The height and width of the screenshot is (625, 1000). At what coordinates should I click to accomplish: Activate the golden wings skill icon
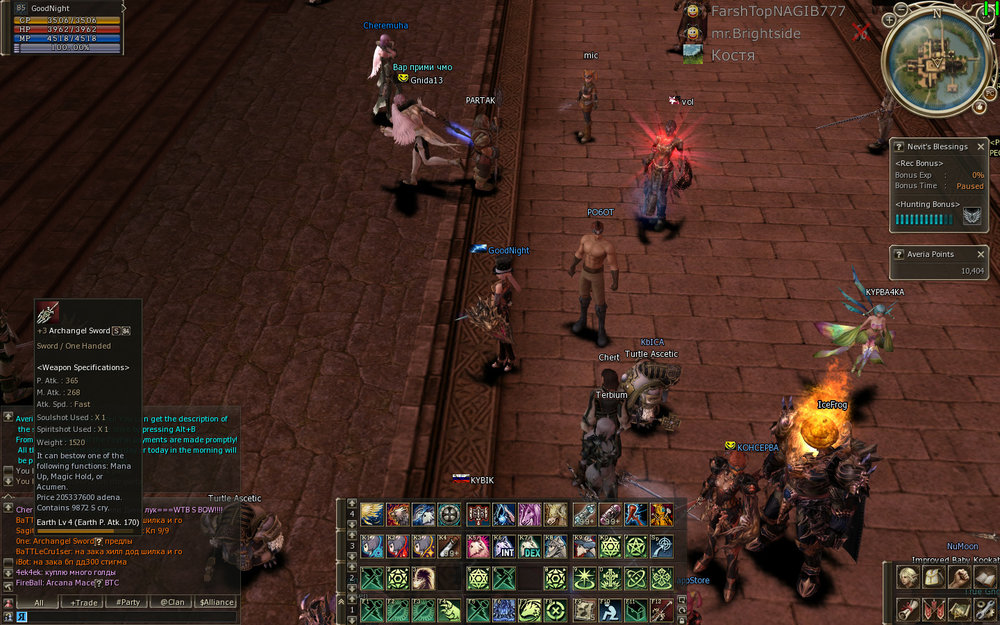372,515
